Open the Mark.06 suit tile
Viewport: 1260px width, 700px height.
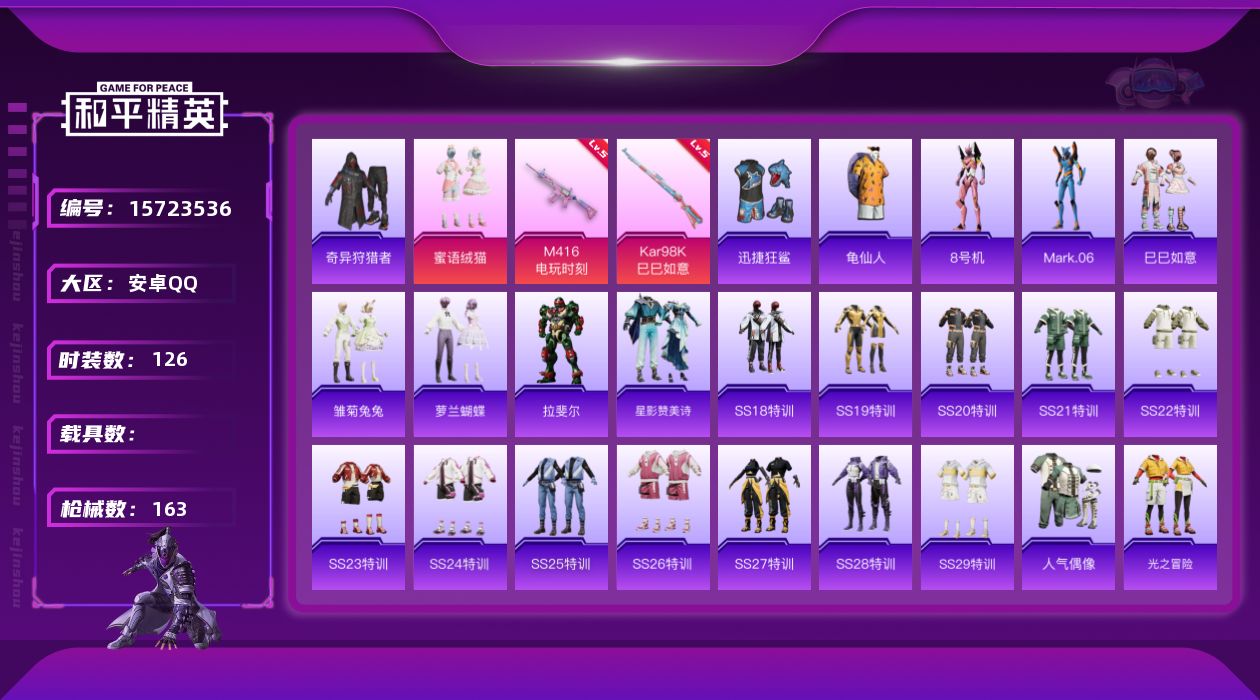1068,211
